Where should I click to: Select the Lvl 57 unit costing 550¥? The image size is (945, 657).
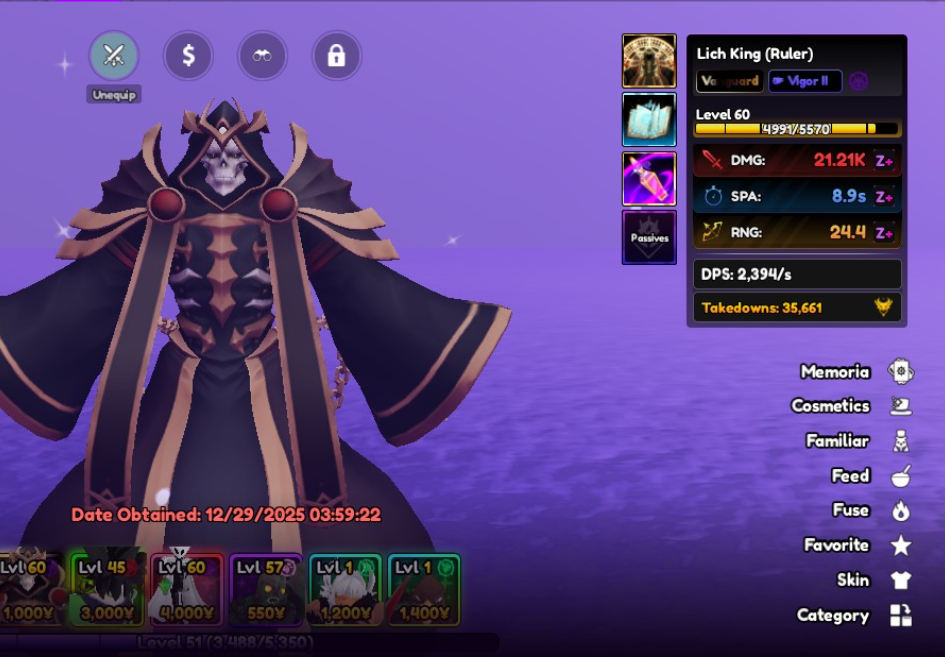[x=265, y=589]
